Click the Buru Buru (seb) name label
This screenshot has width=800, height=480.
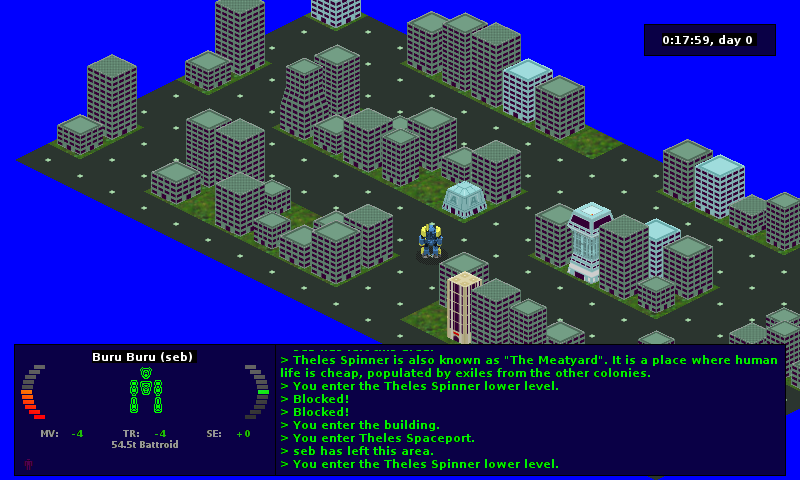point(142,357)
